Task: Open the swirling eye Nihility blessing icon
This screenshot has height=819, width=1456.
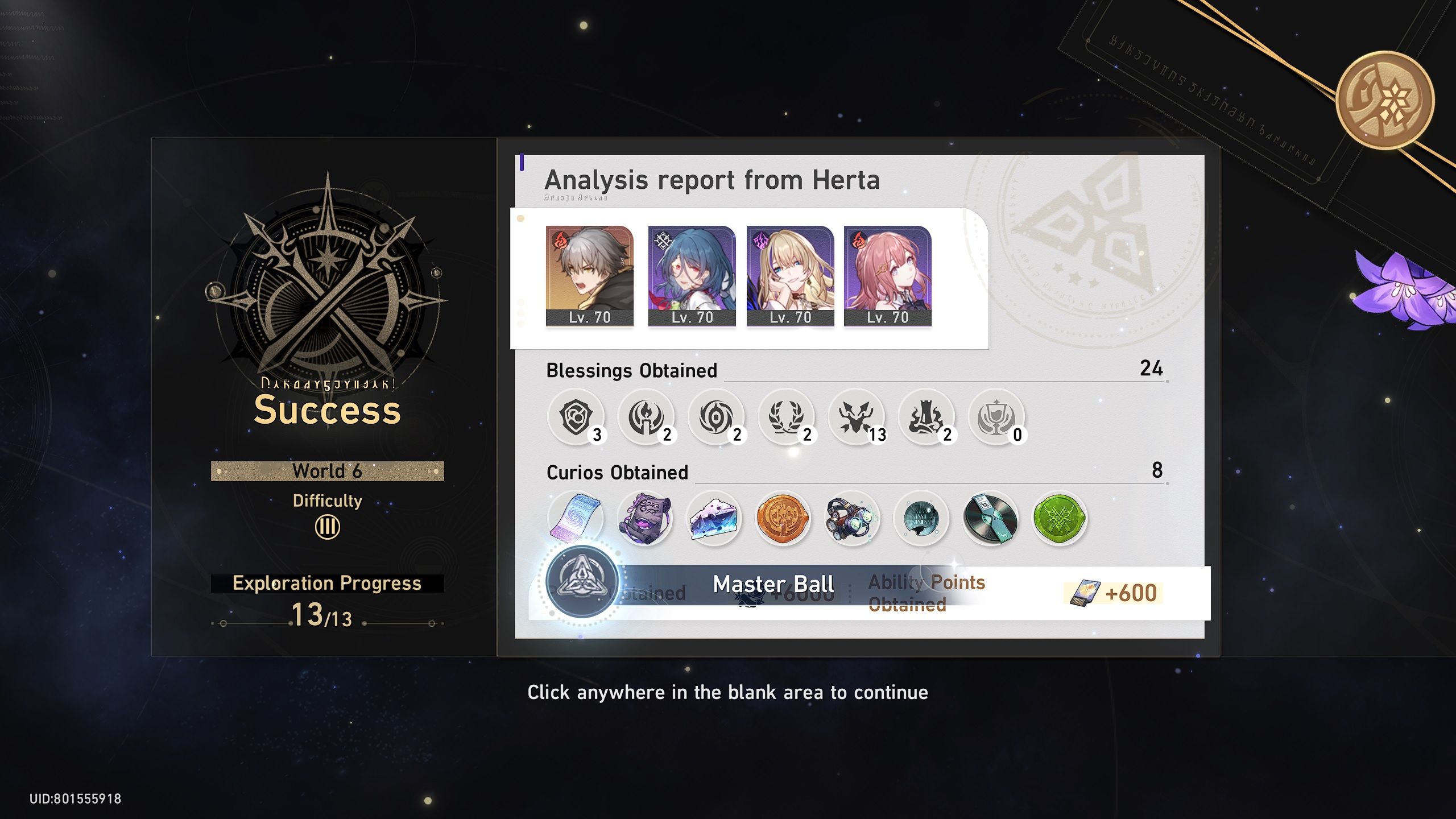Action: click(x=717, y=418)
